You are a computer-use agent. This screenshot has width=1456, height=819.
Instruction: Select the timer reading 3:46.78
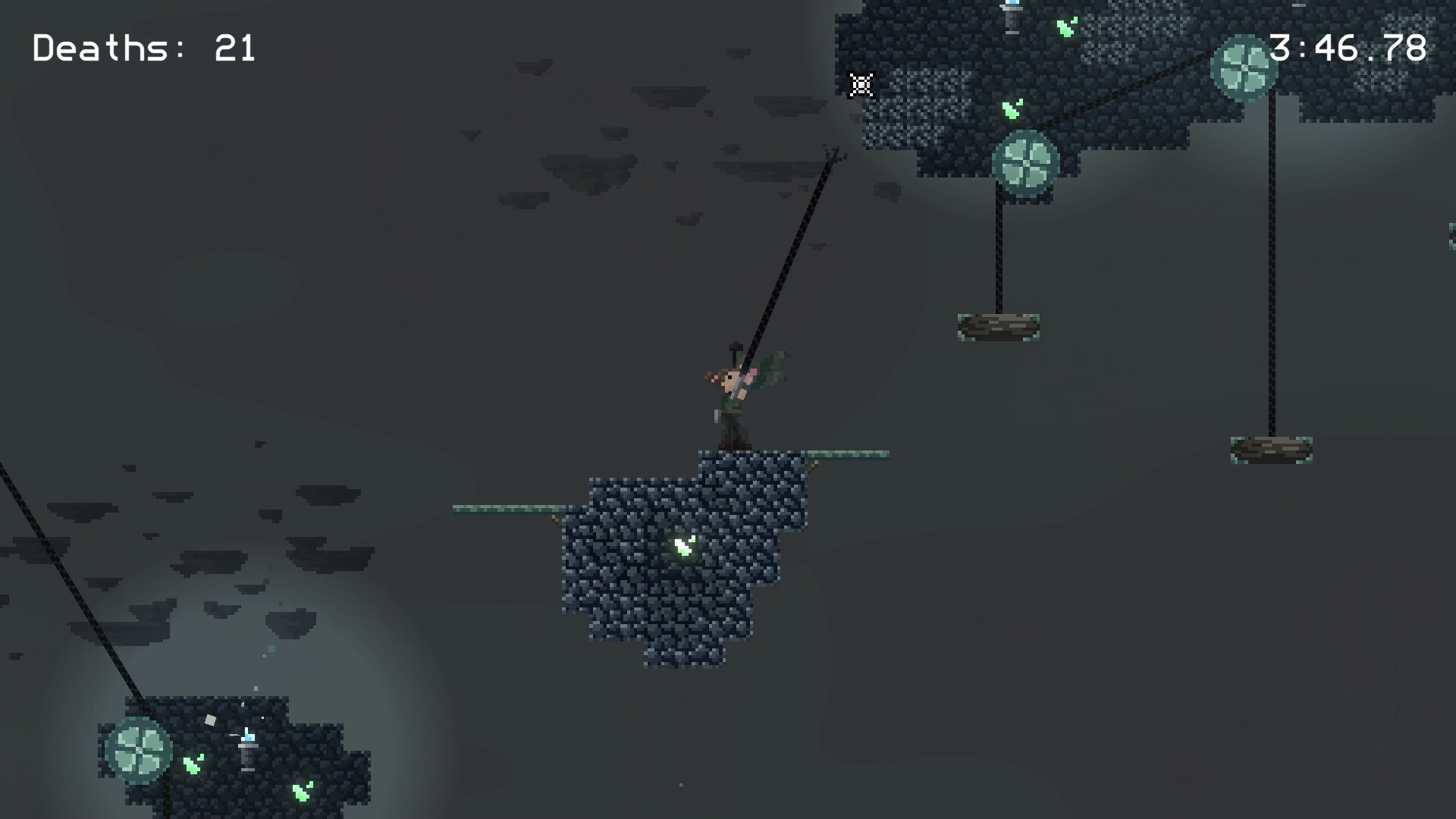click(1351, 47)
